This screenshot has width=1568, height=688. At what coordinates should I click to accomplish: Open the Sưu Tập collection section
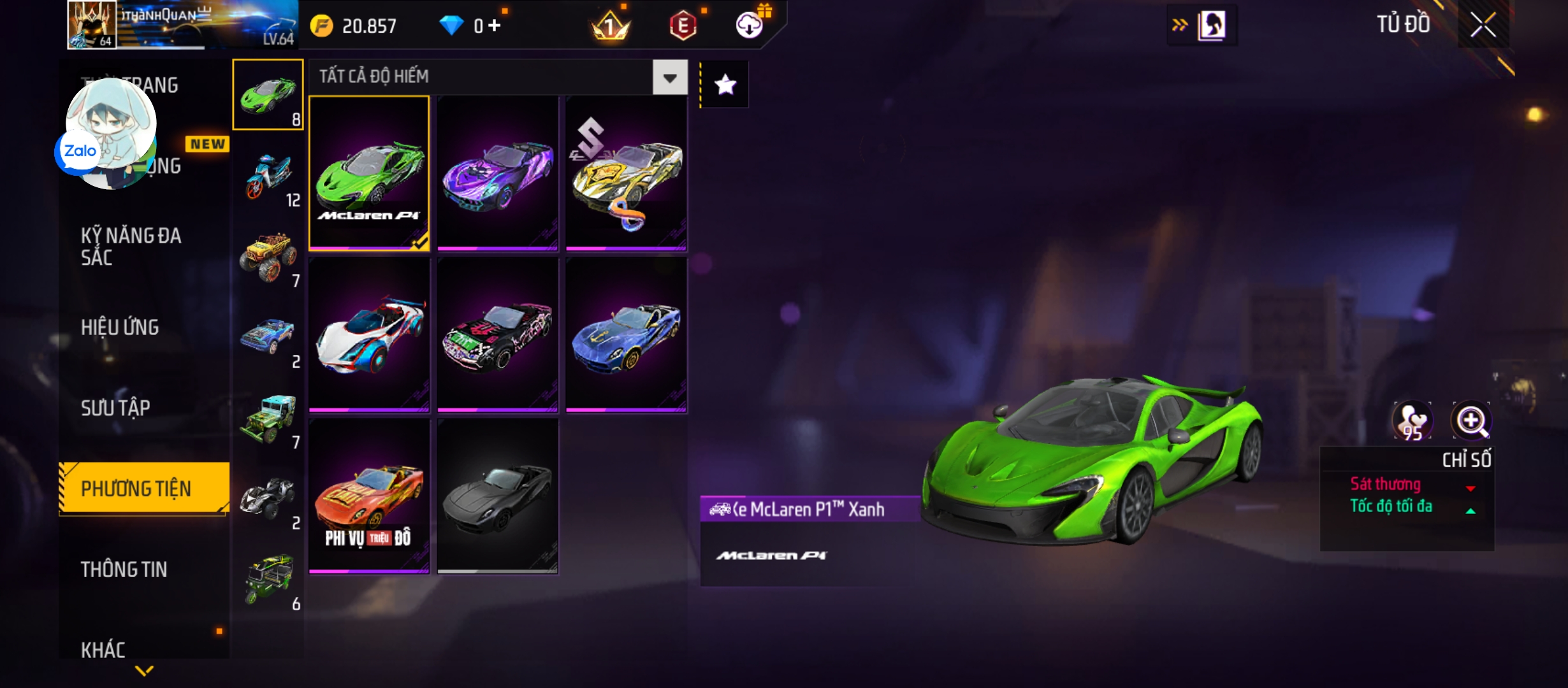(x=115, y=408)
